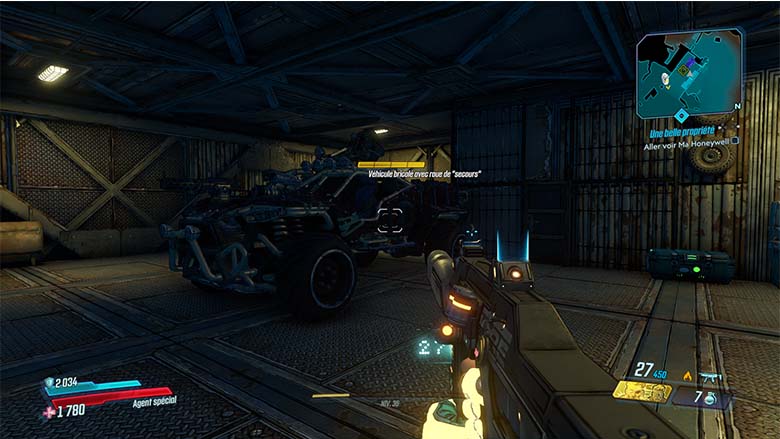Select the equipped submachine gun icon

pyautogui.click(x=712, y=376)
